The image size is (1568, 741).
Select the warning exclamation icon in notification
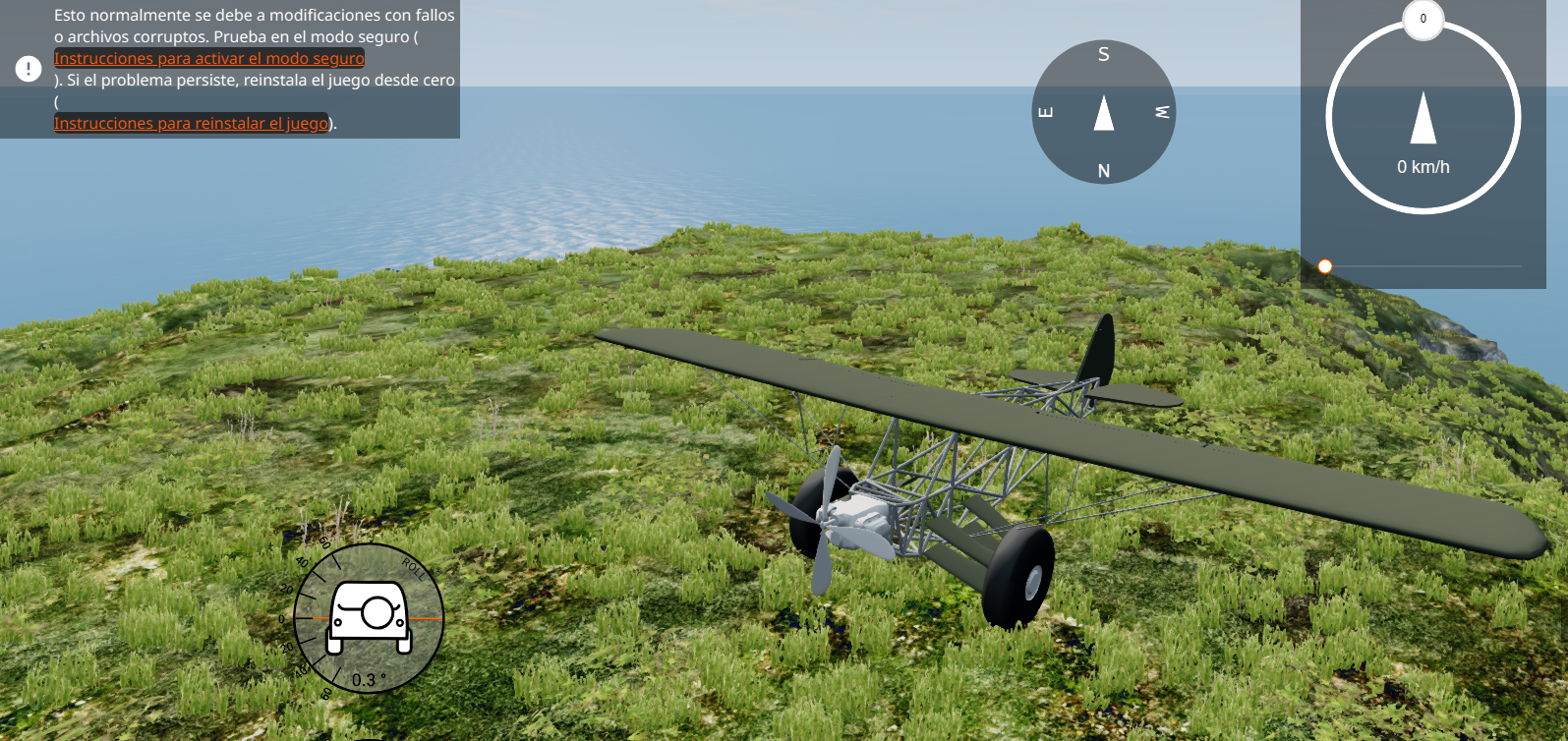pyautogui.click(x=29, y=69)
